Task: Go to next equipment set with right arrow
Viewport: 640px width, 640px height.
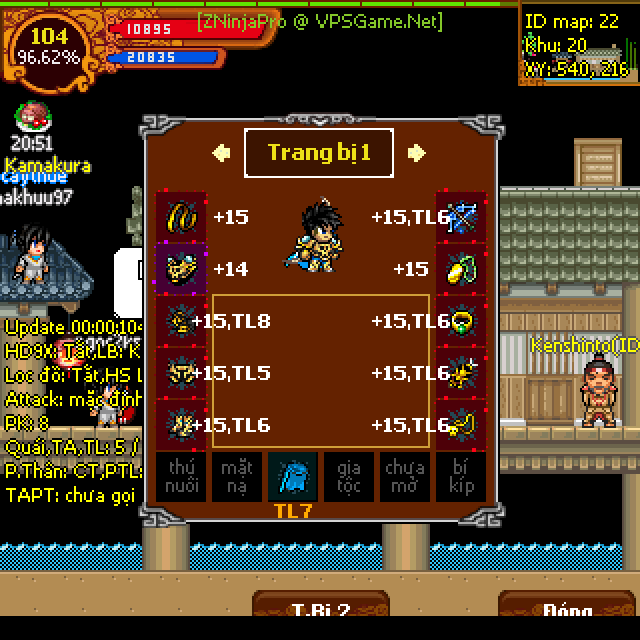Action: (x=417, y=153)
